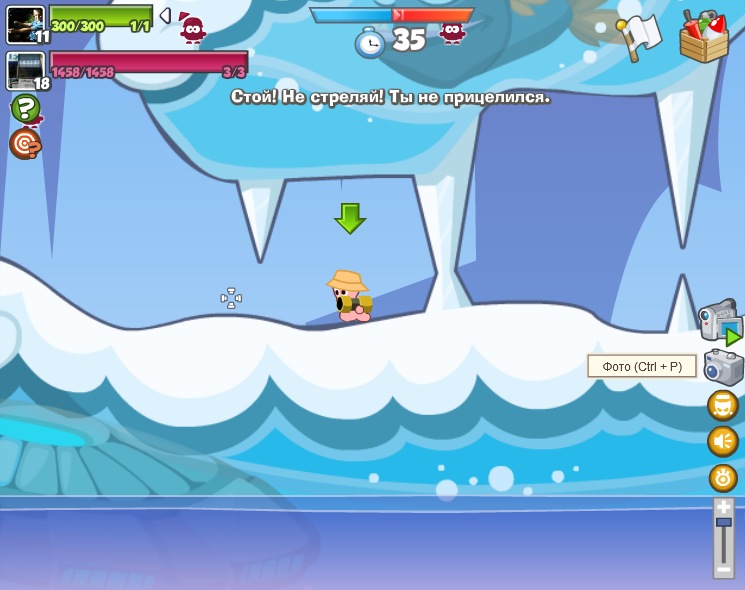This screenshot has width=745, height=590.
Task: Toggle the sound speaker button
Action: (x=723, y=441)
